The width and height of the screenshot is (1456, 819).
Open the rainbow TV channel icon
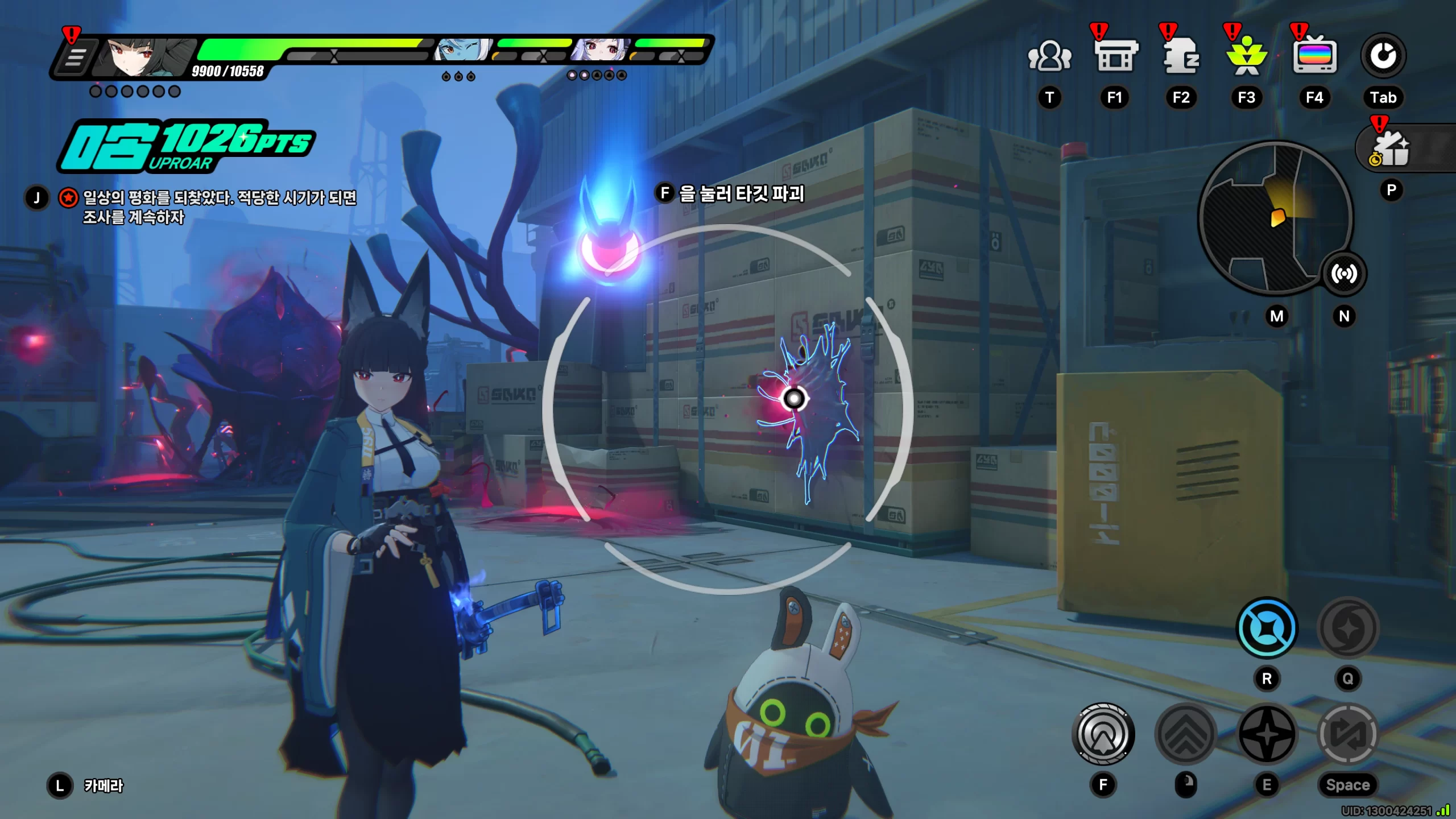[1314, 57]
